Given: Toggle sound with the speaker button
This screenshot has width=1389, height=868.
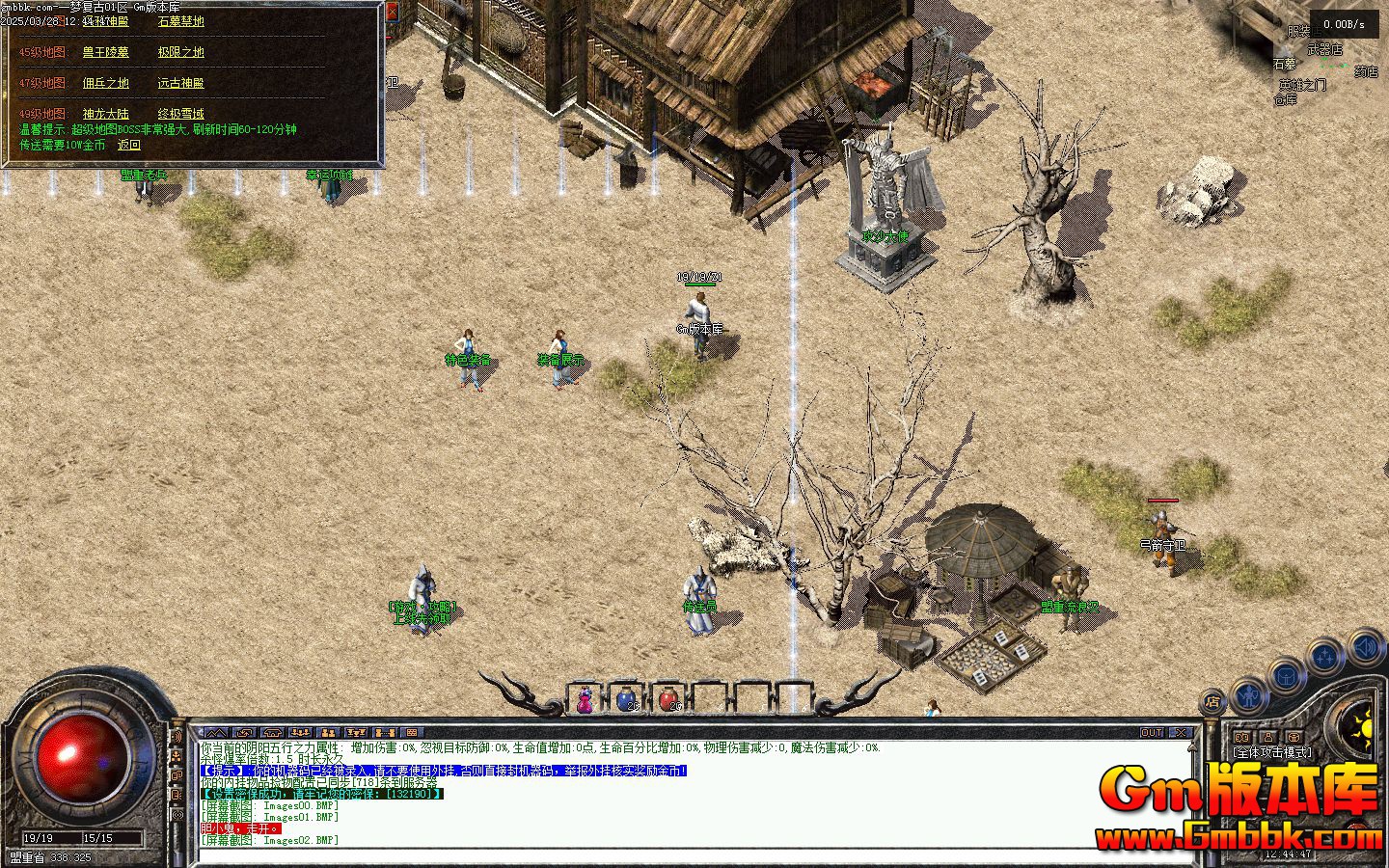Looking at the screenshot, I should (1366, 646).
